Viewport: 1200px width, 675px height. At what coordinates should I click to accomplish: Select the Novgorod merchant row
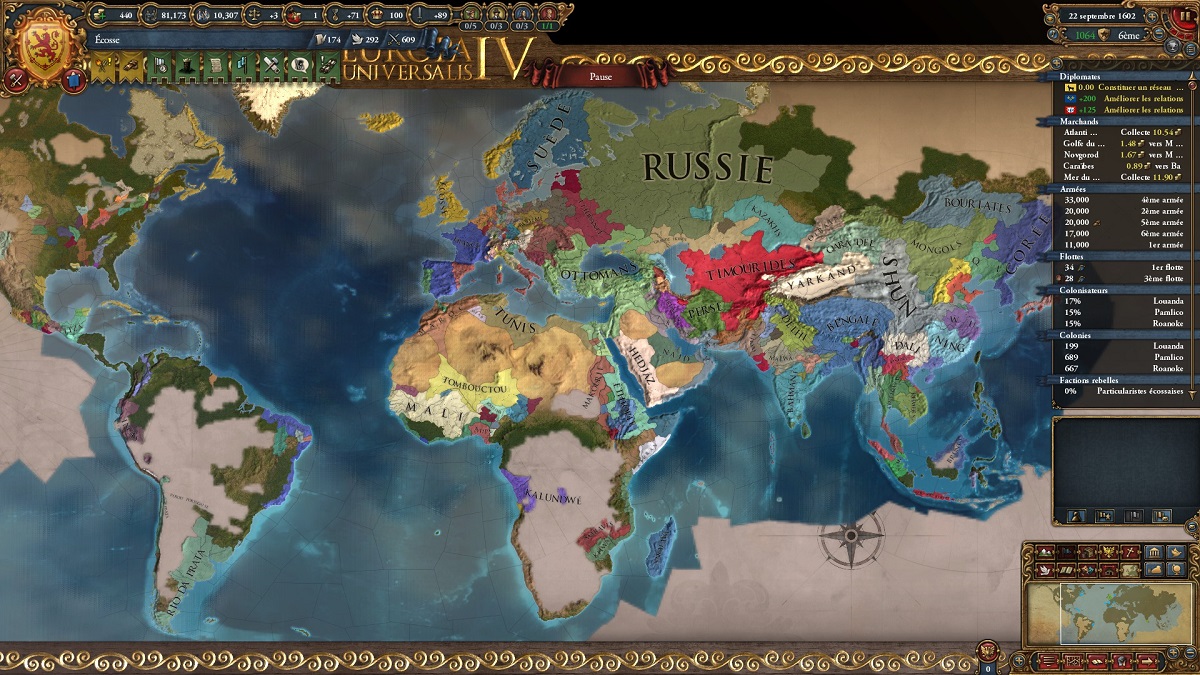[x=1120, y=155]
